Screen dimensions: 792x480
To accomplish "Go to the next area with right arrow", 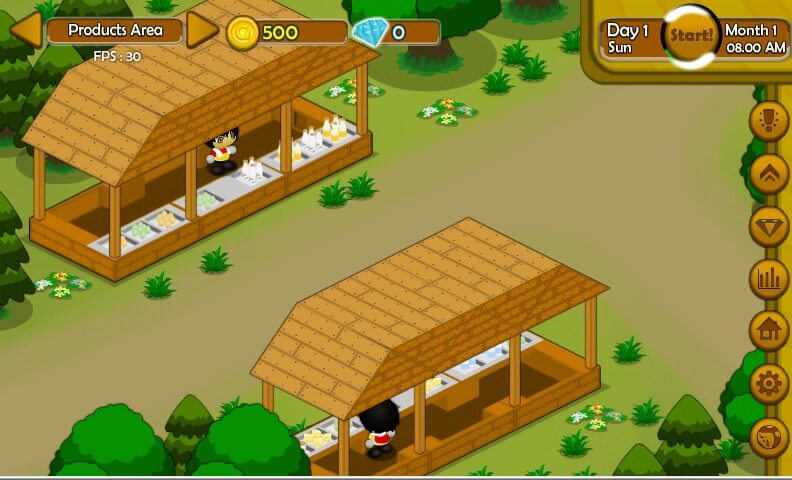I will pyautogui.click(x=202, y=30).
